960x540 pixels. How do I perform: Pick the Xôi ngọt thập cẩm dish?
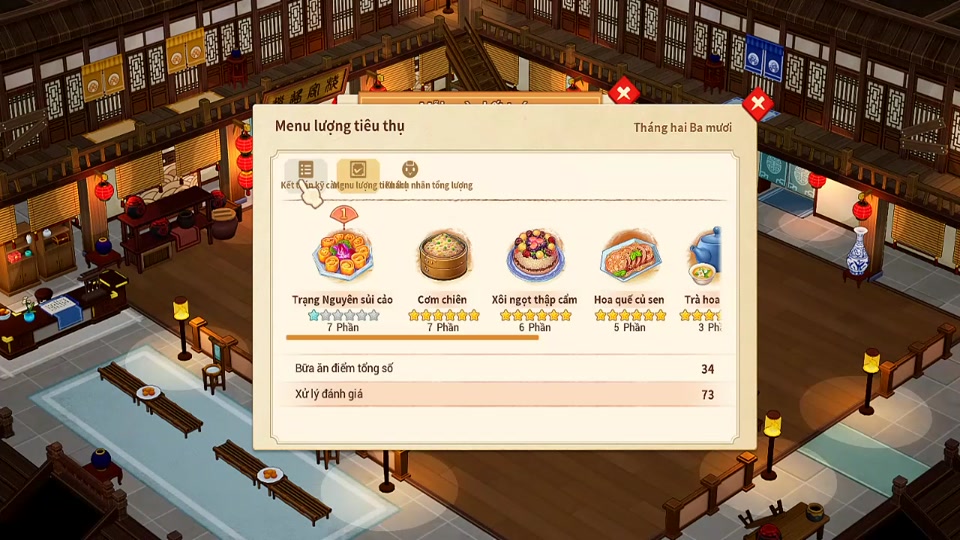point(534,257)
